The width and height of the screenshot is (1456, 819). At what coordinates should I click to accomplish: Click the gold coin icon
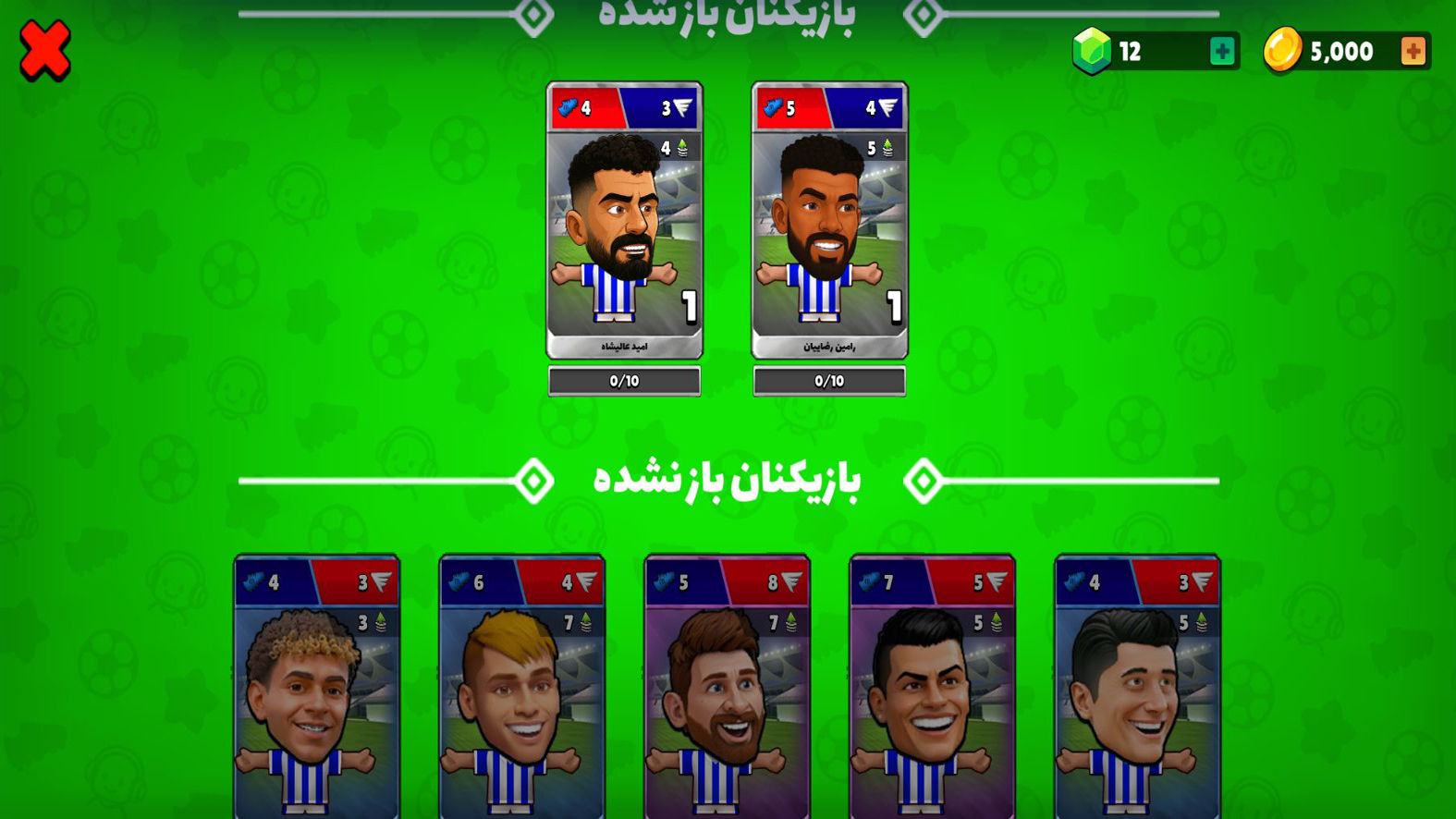click(1283, 50)
